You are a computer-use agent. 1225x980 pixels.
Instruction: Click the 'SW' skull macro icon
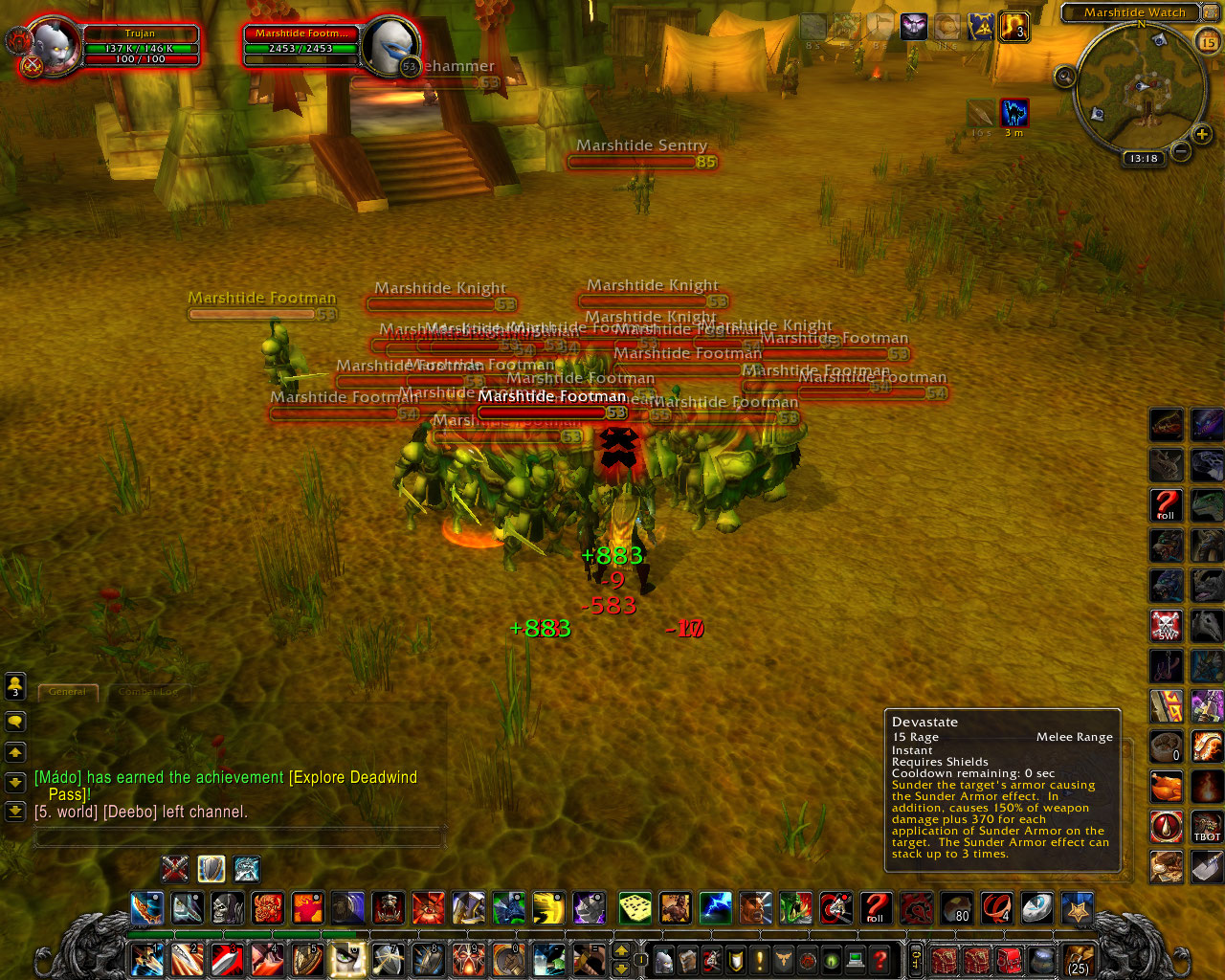(1166, 627)
